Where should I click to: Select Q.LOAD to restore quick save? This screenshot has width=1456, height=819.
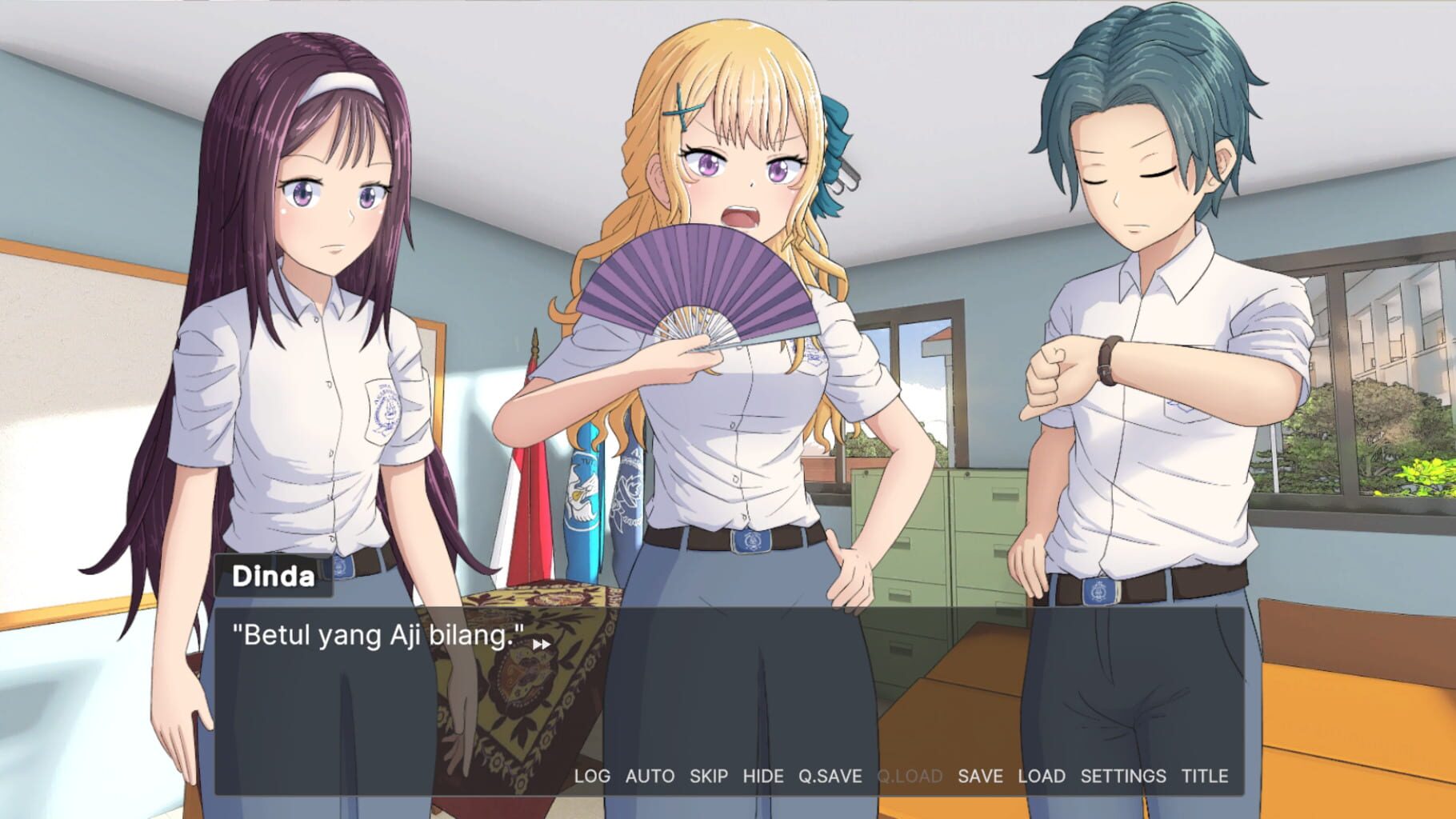[x=911, y=776]
